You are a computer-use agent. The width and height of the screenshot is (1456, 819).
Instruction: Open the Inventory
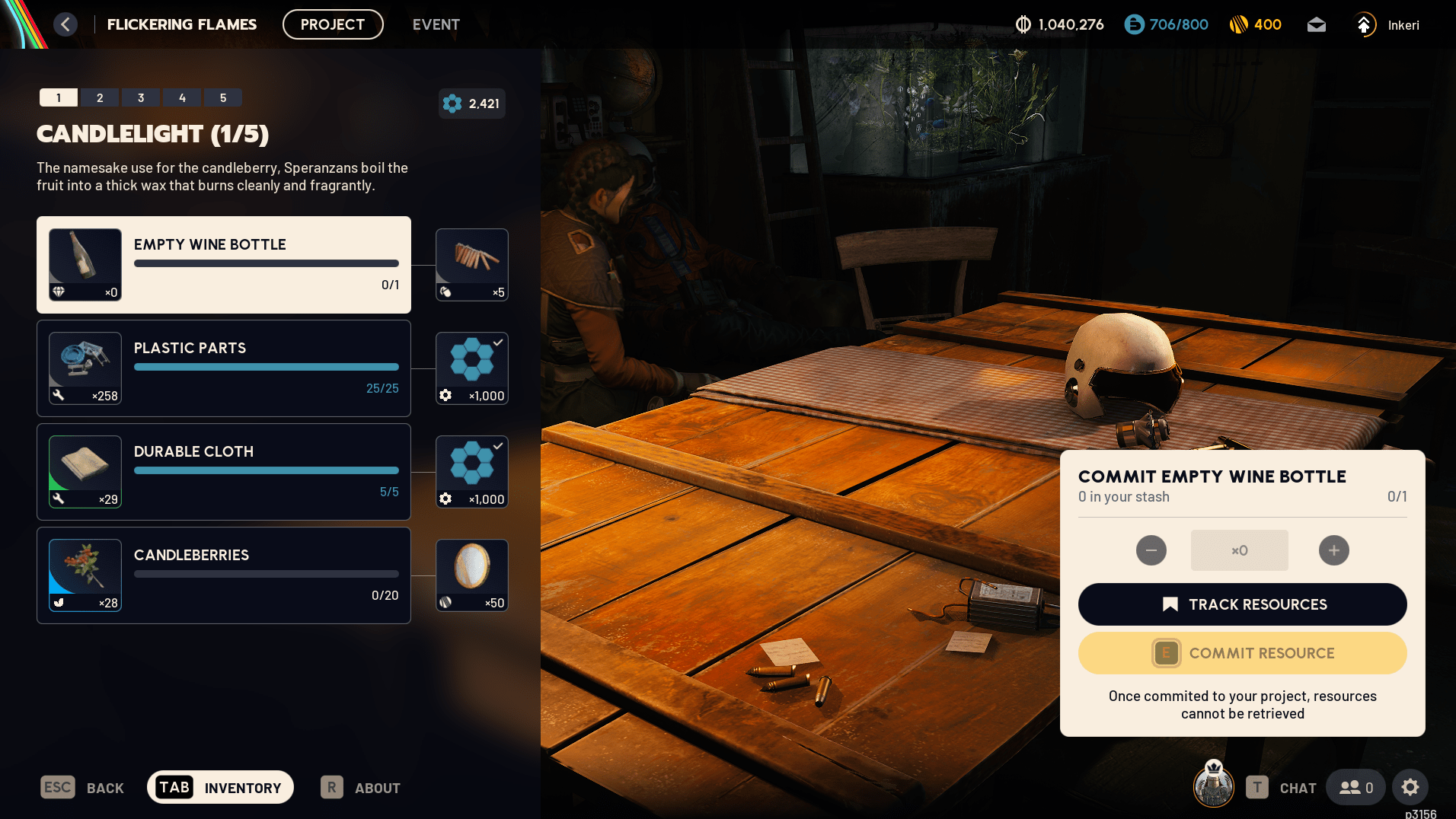coord(220,788)
